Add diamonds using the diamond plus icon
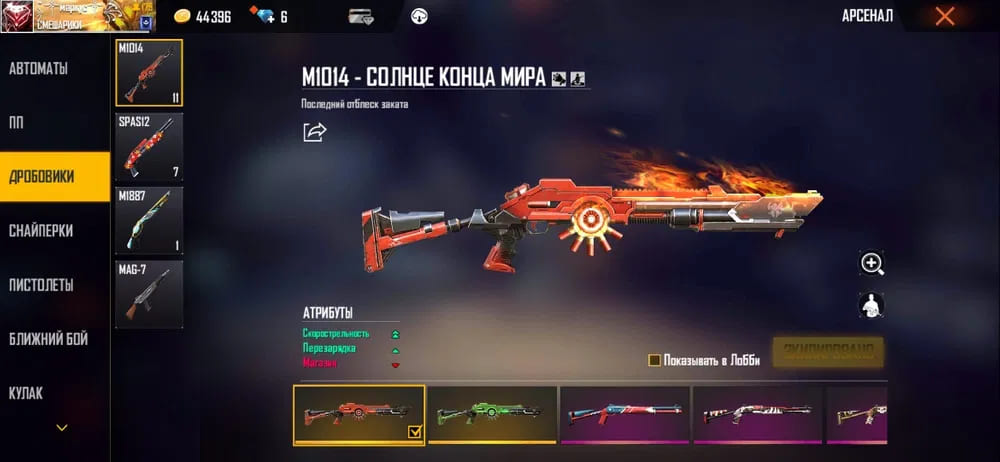 click(262, 17)
